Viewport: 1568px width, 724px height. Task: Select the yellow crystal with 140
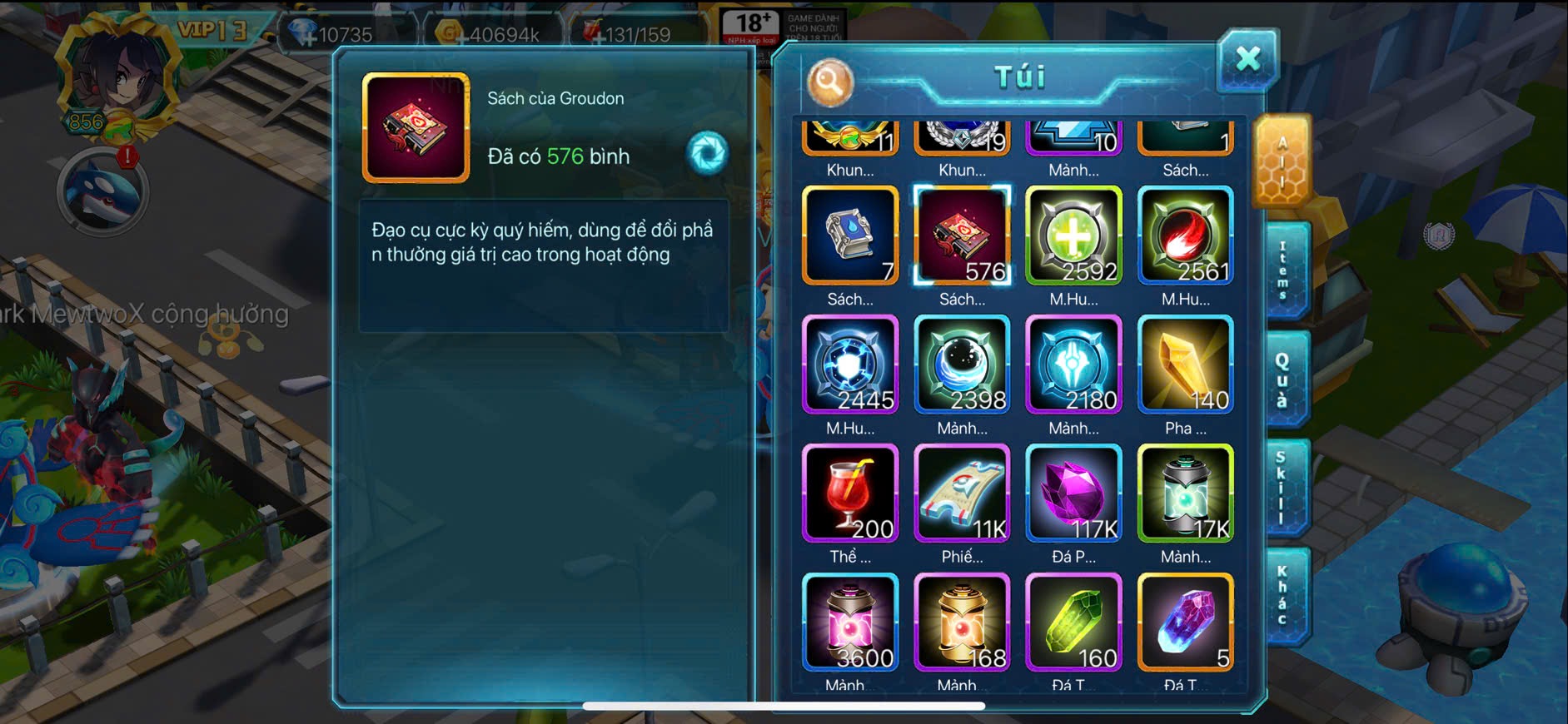1185,364
